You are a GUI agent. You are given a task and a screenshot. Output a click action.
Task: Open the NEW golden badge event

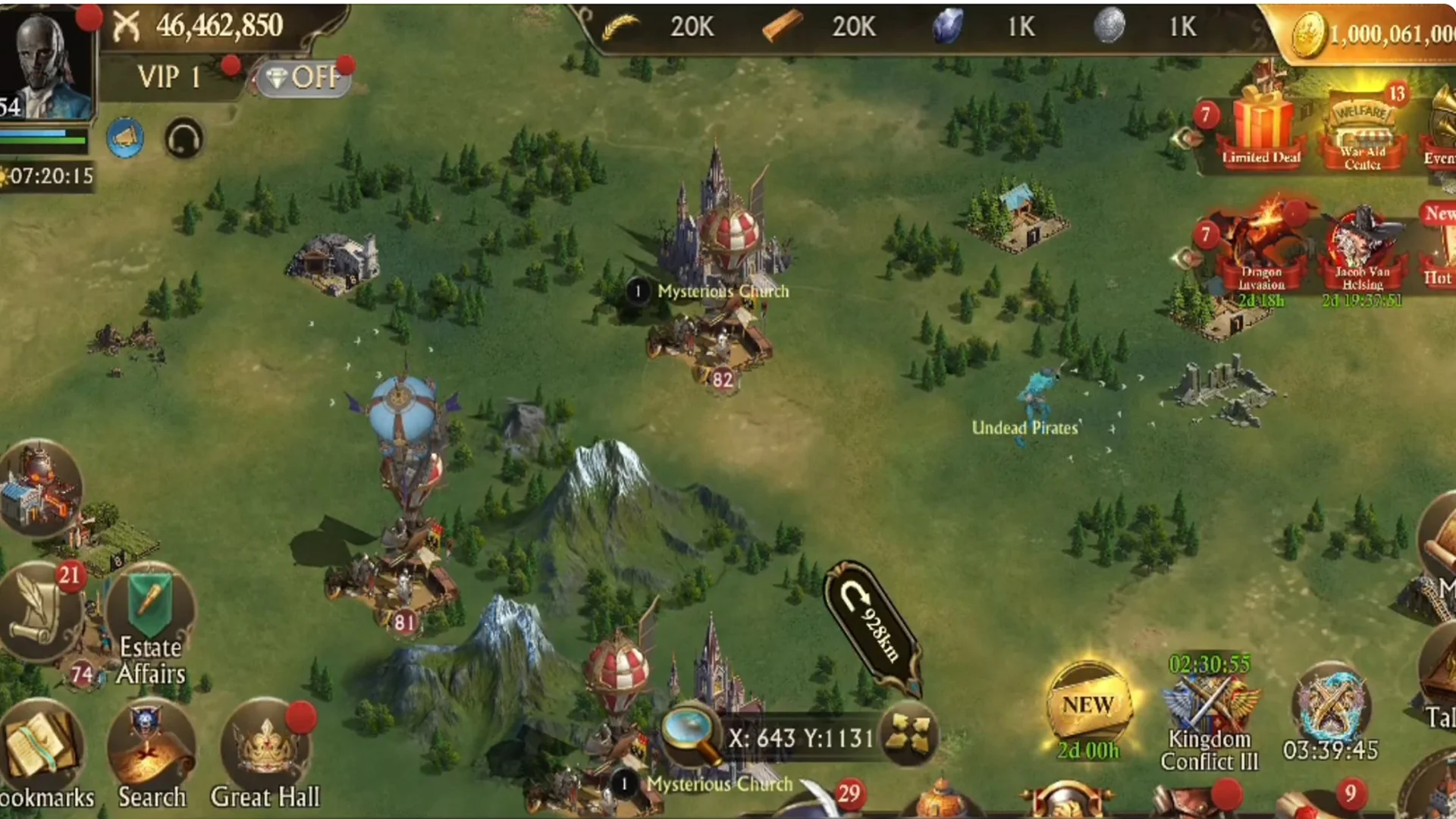(x=1088, y=707)
